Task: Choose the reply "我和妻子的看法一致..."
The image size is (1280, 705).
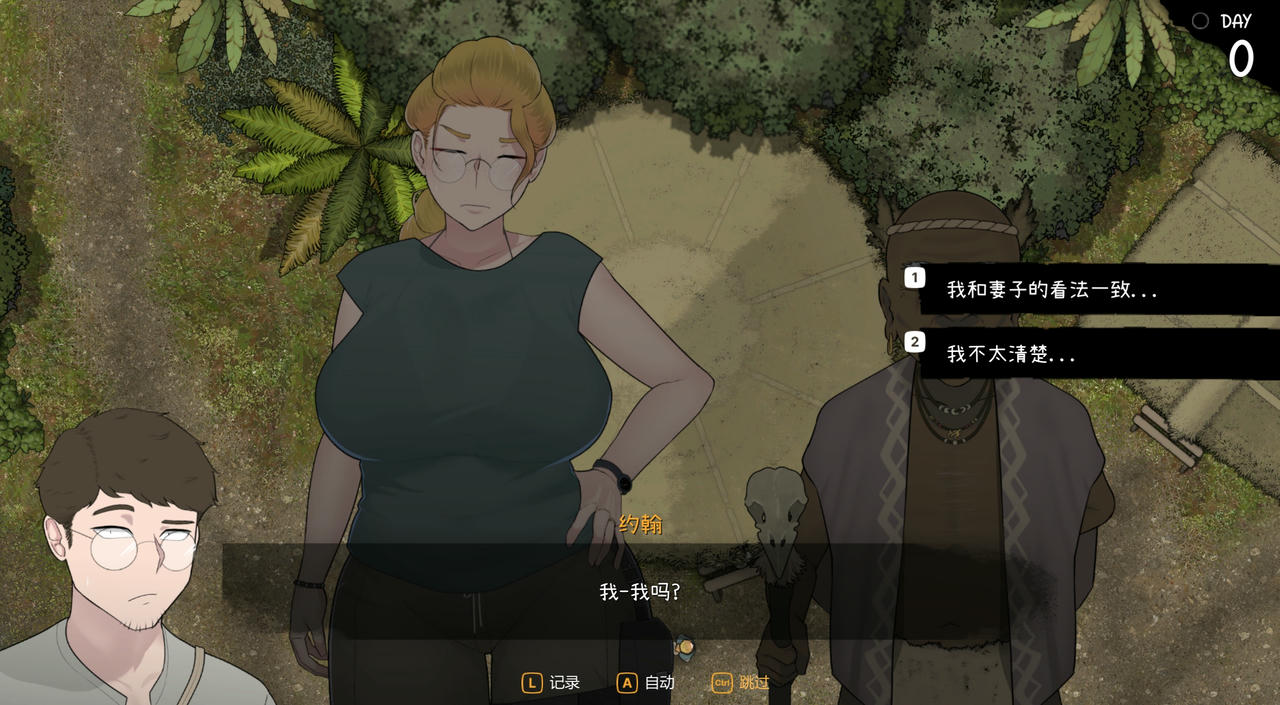Action: click(1052, 290)
